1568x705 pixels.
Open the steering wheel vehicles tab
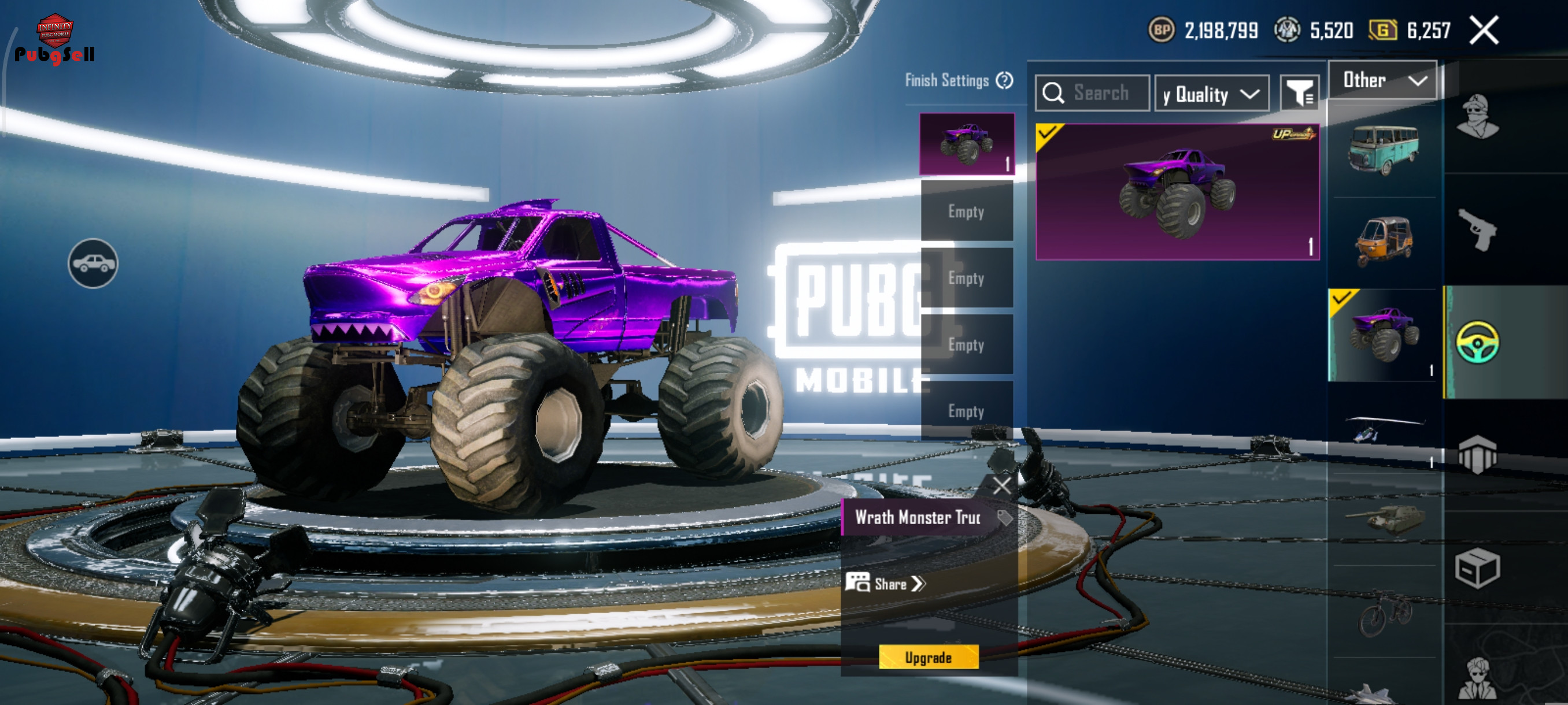1477,343
